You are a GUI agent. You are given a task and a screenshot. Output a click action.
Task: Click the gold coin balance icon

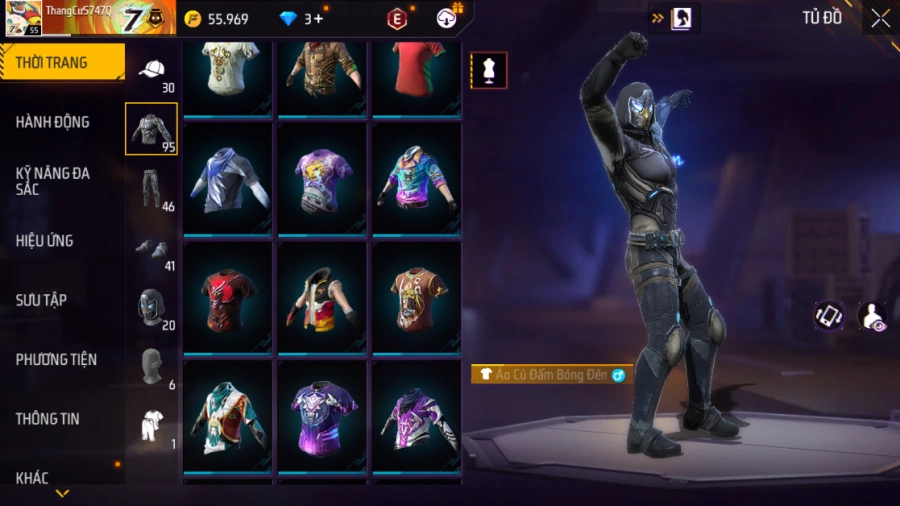193,19
